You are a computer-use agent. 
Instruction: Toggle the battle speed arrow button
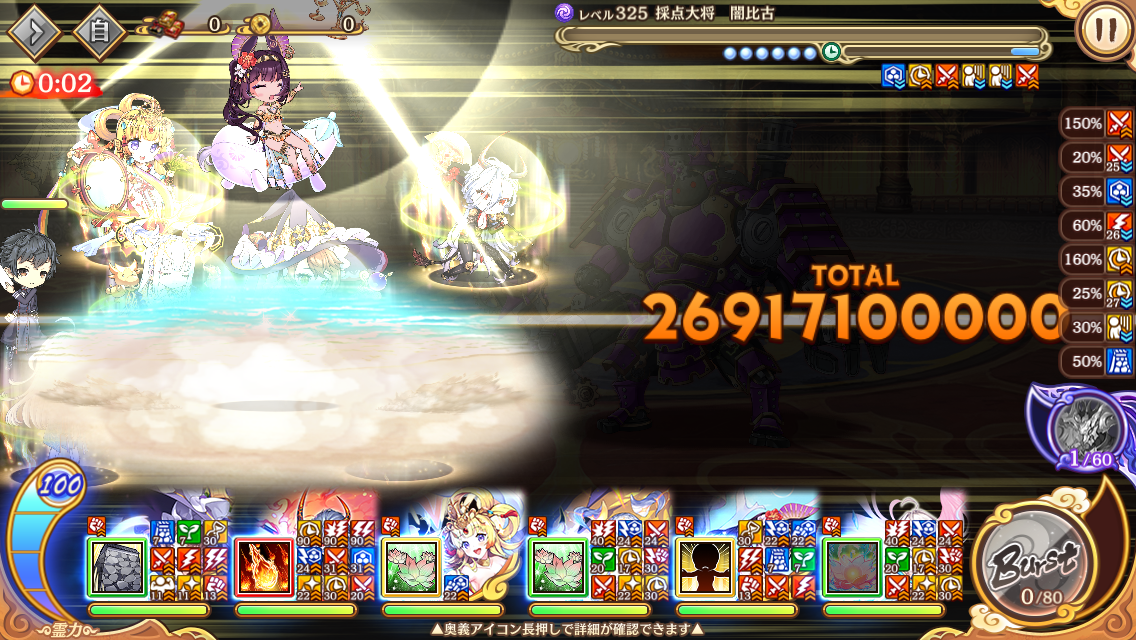[x=35, y=33]
